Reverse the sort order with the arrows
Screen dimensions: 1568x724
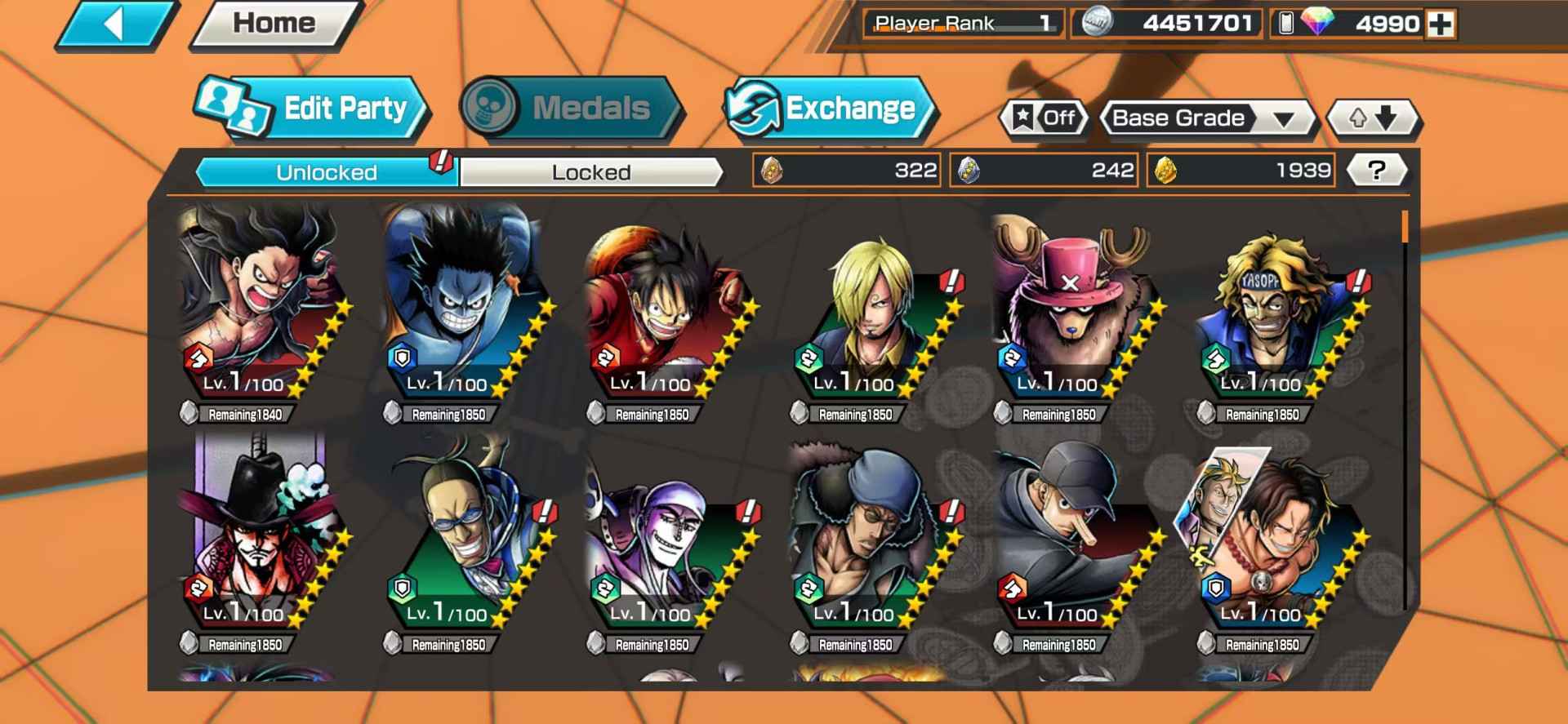point(1373,118)
